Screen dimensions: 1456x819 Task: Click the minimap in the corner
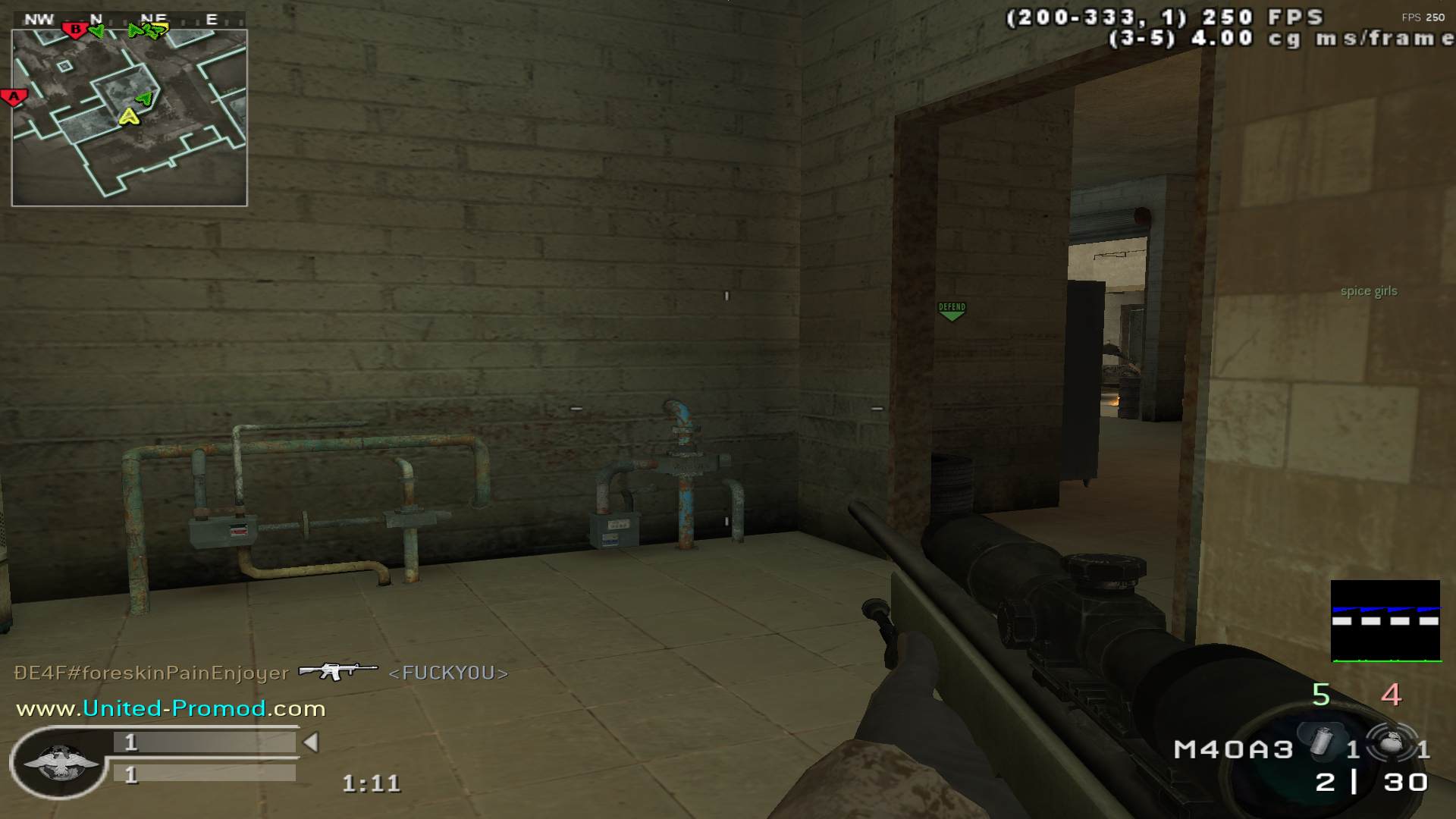pyautogui.click(x=129, y=118)
